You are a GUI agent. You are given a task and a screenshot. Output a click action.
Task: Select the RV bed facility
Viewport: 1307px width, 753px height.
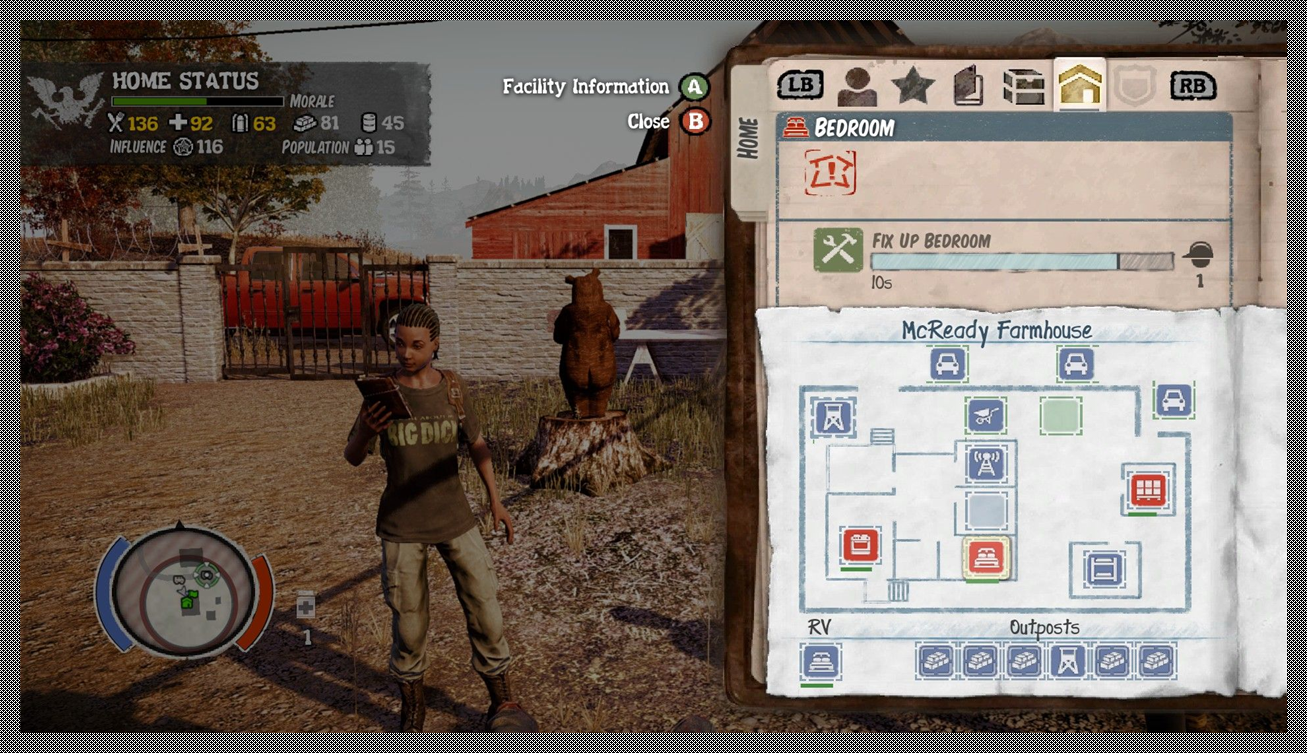(x=821, y=661)
